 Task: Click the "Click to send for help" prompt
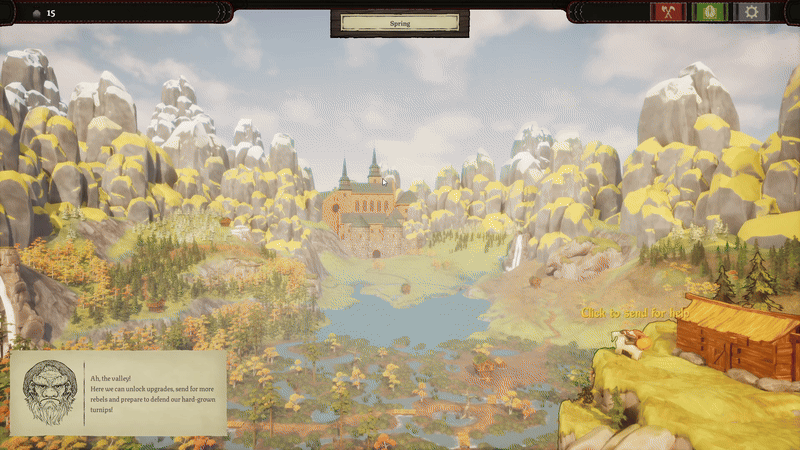(x=636, y=313)
